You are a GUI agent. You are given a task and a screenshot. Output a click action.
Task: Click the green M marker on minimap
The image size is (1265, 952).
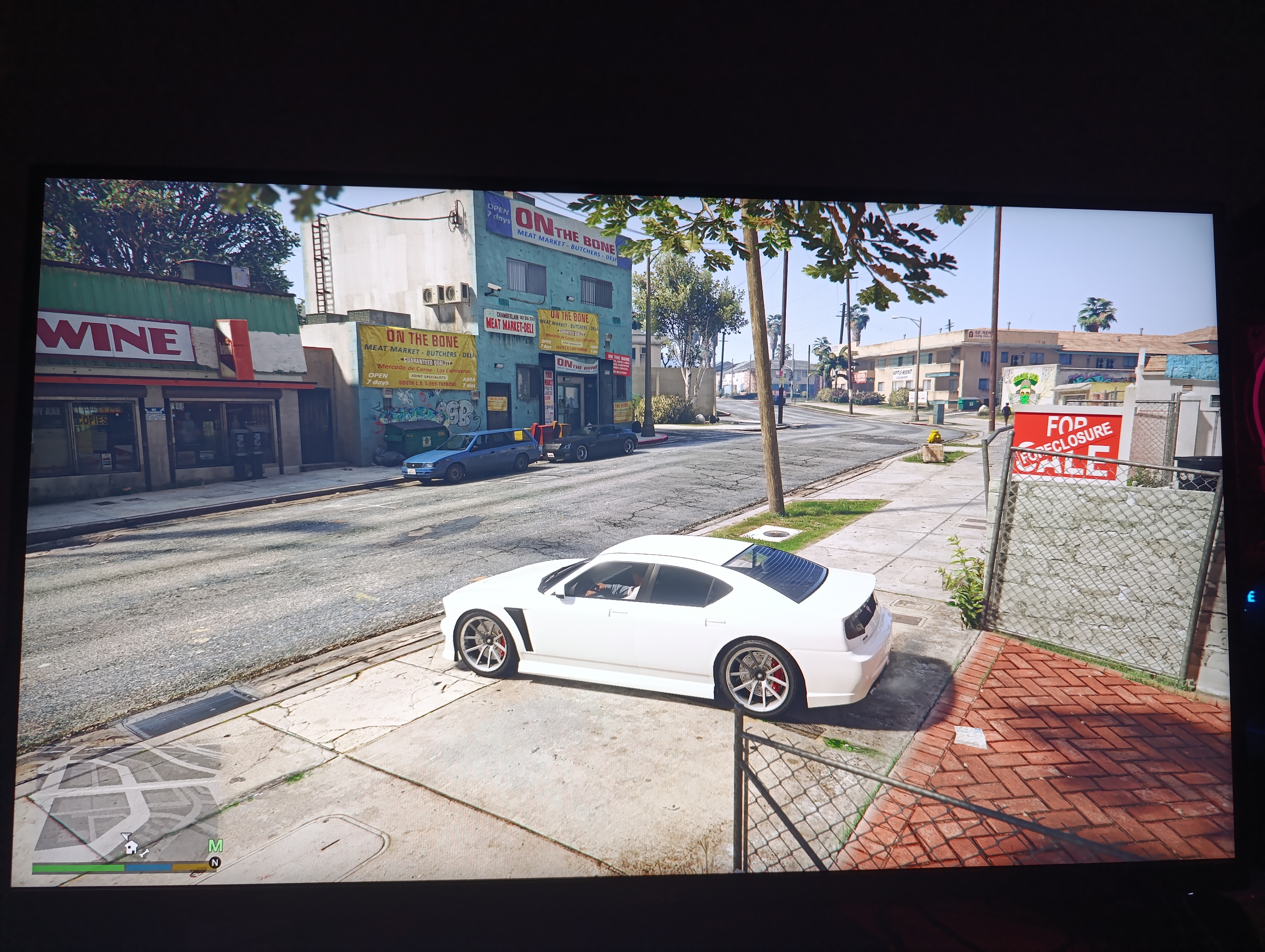point(215,846)
